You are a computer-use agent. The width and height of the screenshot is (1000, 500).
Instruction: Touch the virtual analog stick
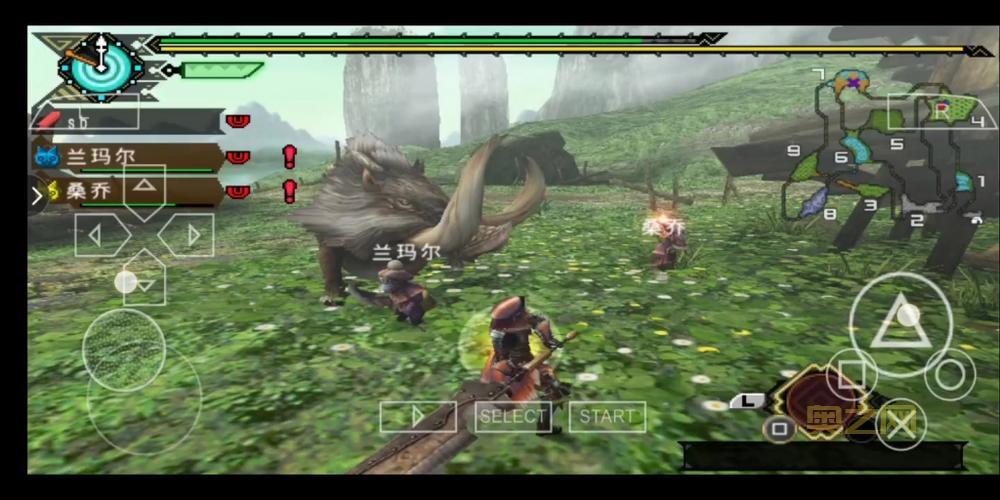point(124,350)
